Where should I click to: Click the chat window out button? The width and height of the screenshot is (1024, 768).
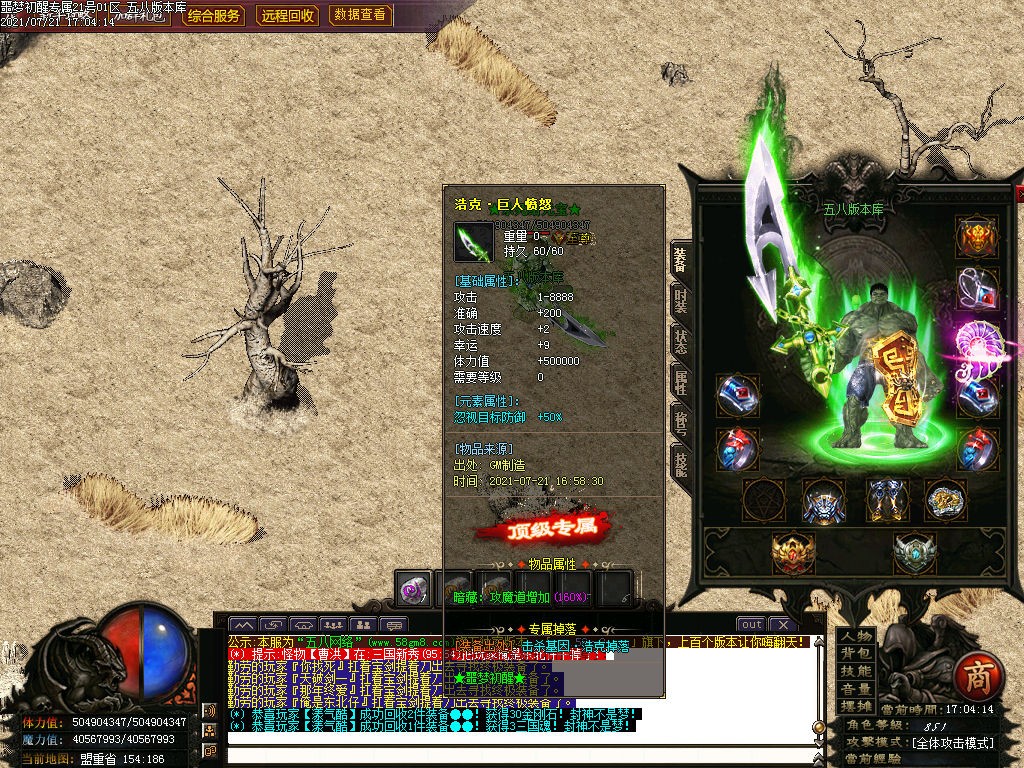click(x=751, y=625)
